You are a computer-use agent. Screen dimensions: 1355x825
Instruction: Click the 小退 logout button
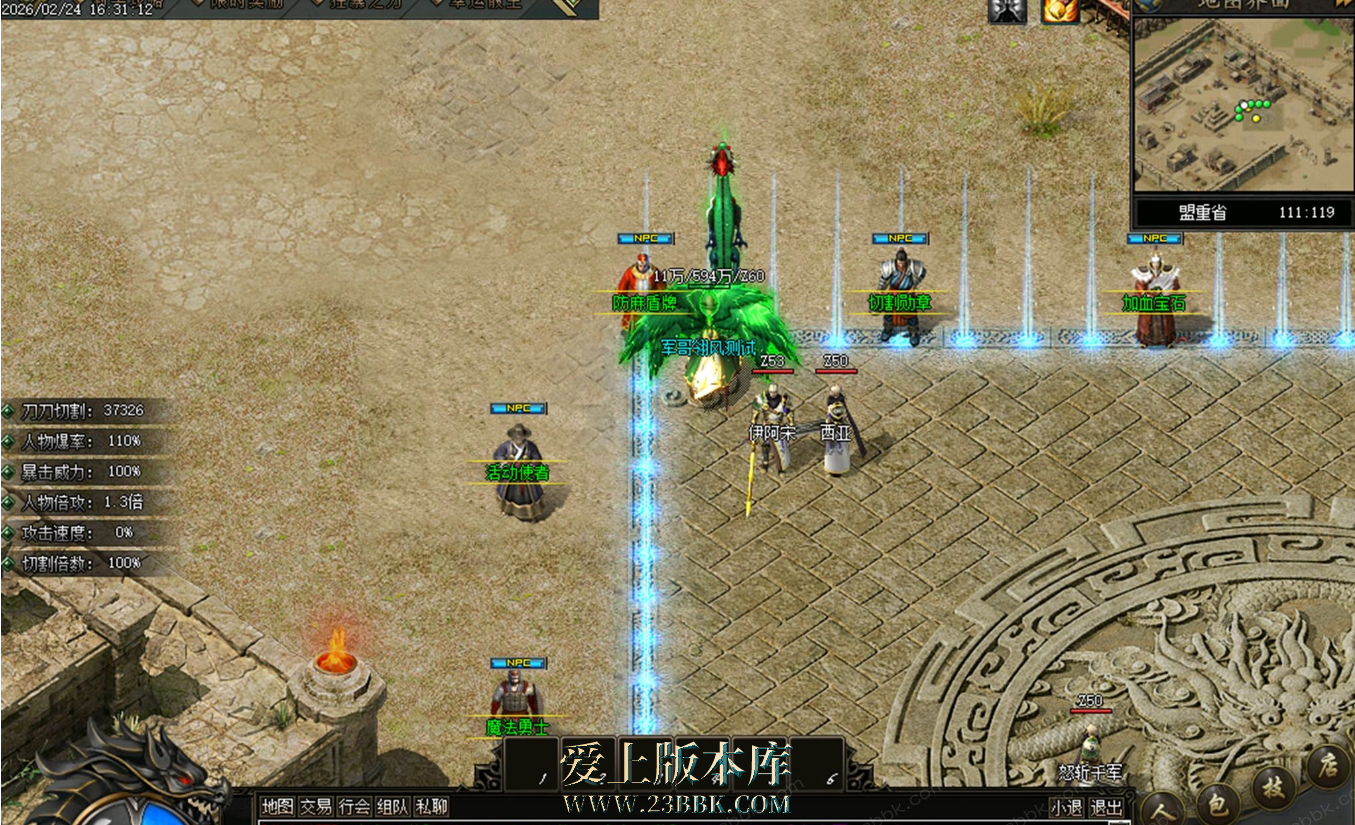(1066, 808)
